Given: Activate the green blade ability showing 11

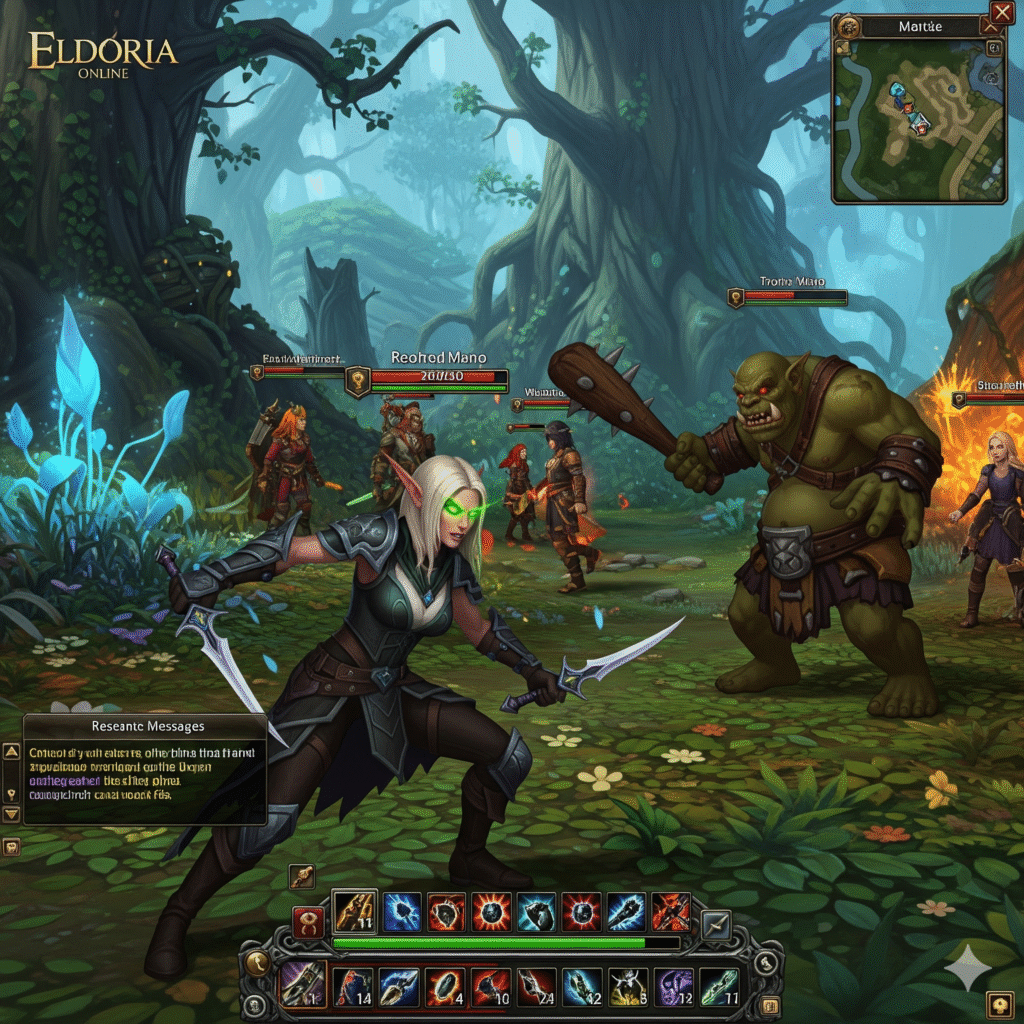Looking at the screenshot, I should pyautogui.click(x=719, y=986).
